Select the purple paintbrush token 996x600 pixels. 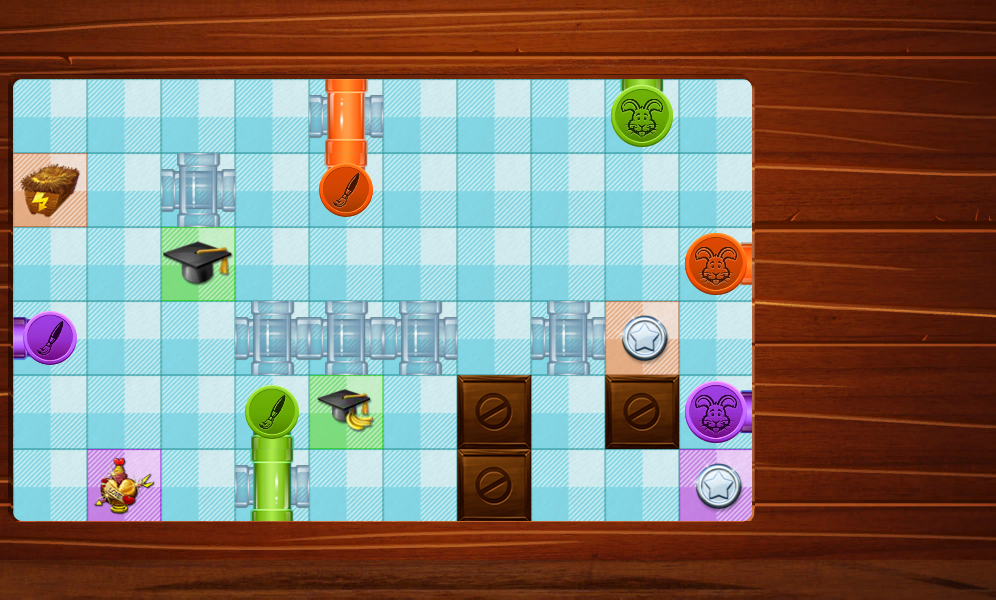coord(50,338)
